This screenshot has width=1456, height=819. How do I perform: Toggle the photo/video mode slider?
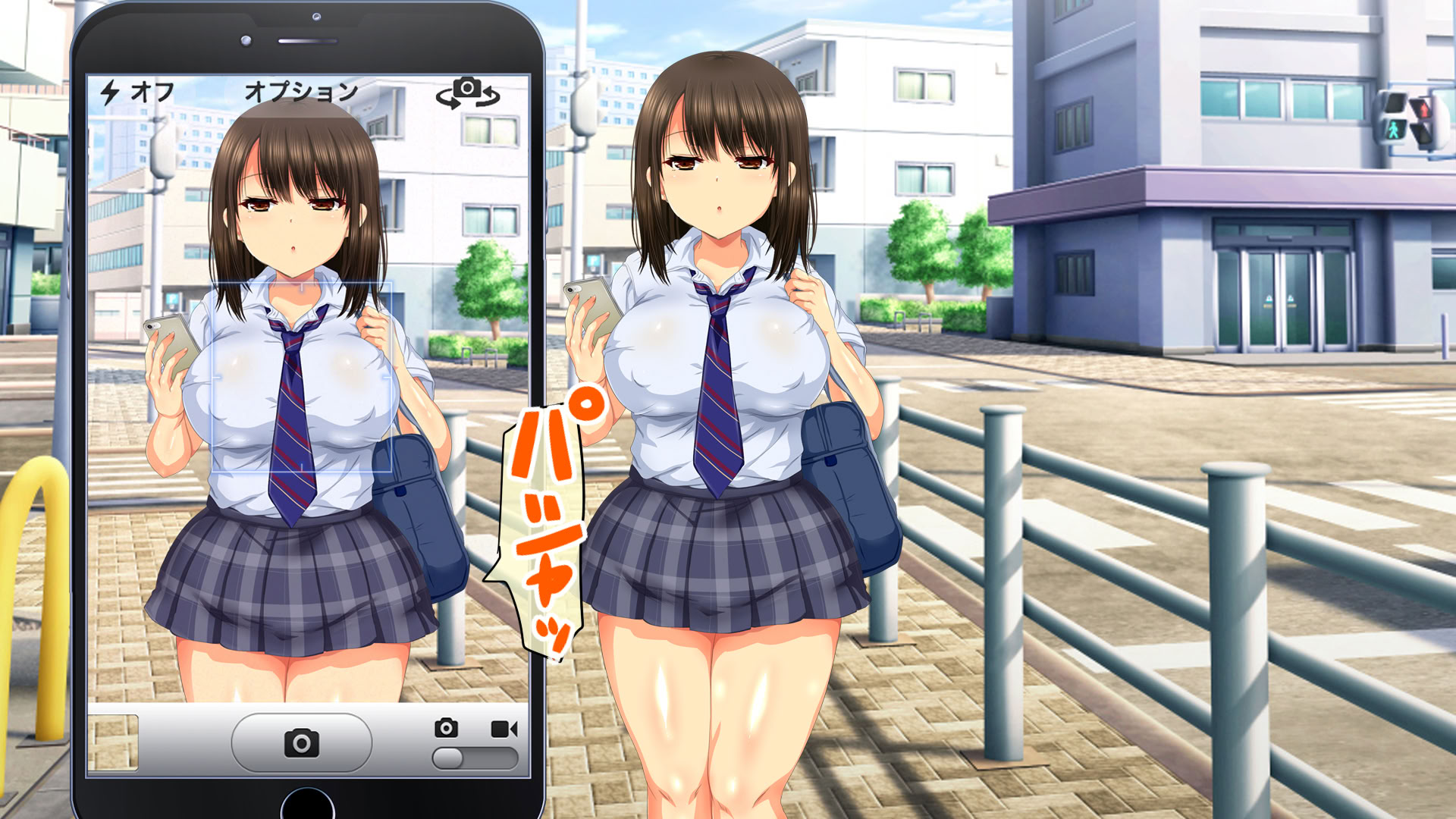[475, 758]
